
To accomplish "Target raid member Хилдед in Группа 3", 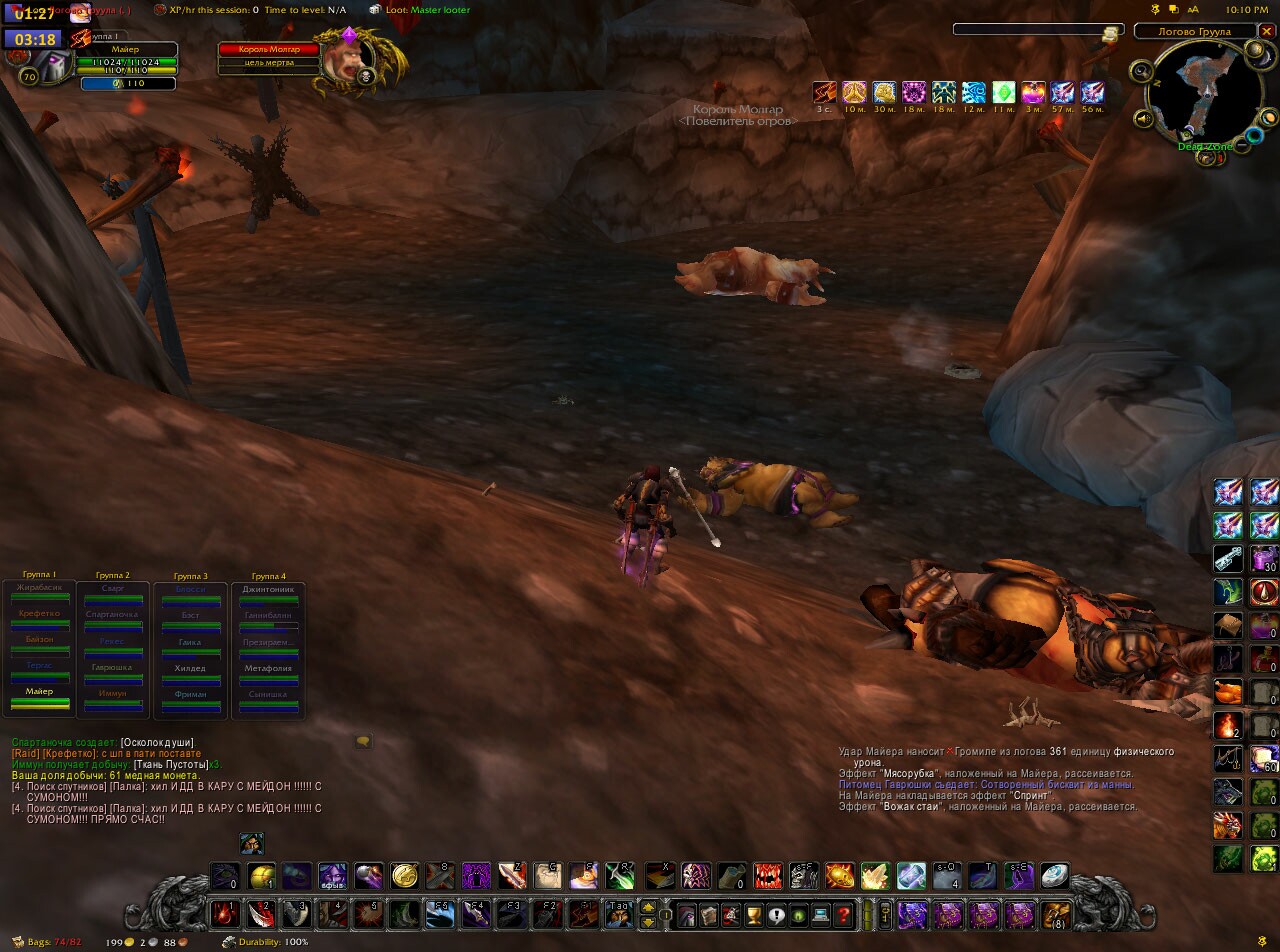I will coord(189,669).
